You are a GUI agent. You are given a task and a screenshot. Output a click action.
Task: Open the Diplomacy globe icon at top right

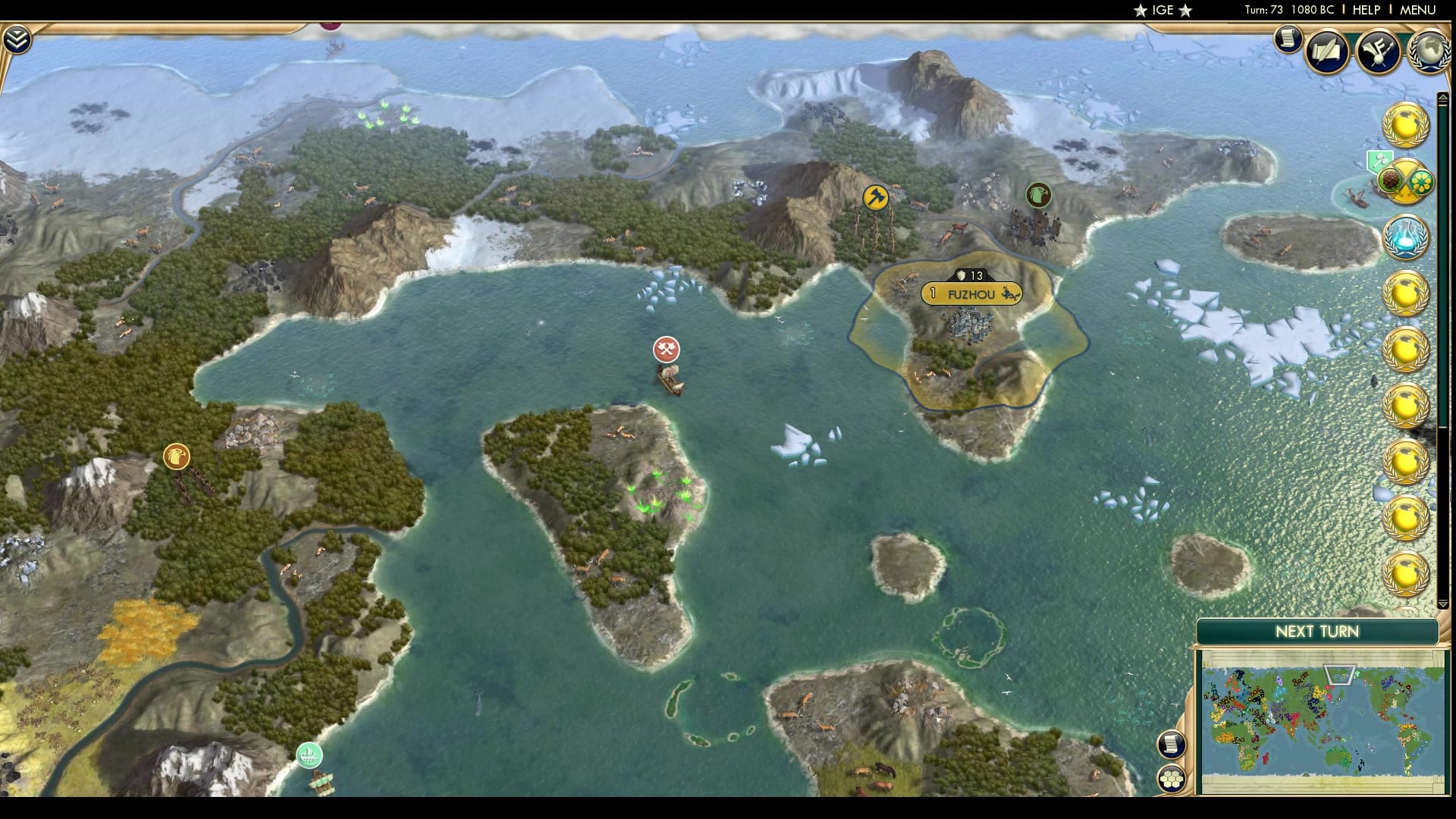[1429, 51]
